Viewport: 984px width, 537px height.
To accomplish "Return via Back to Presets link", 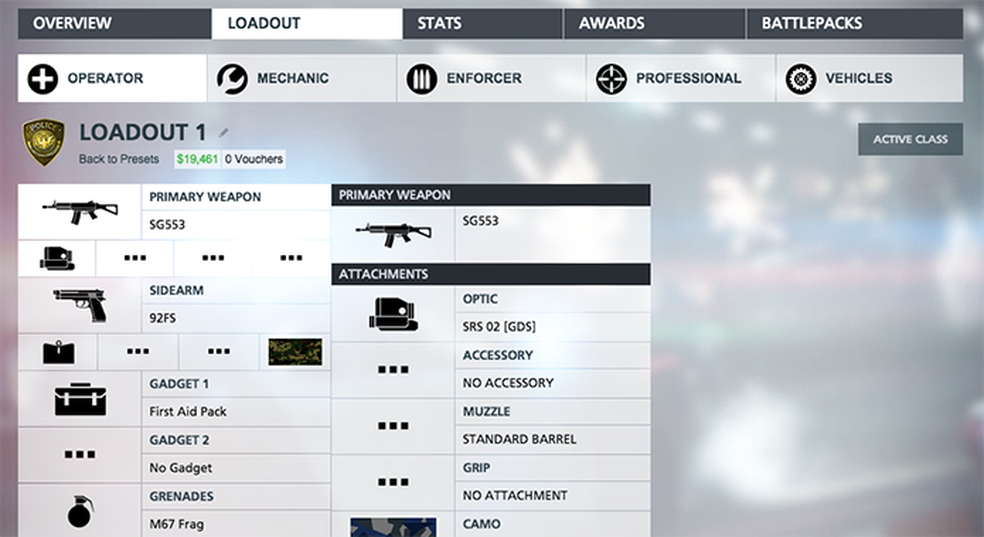I will click(x=119, y=159).
